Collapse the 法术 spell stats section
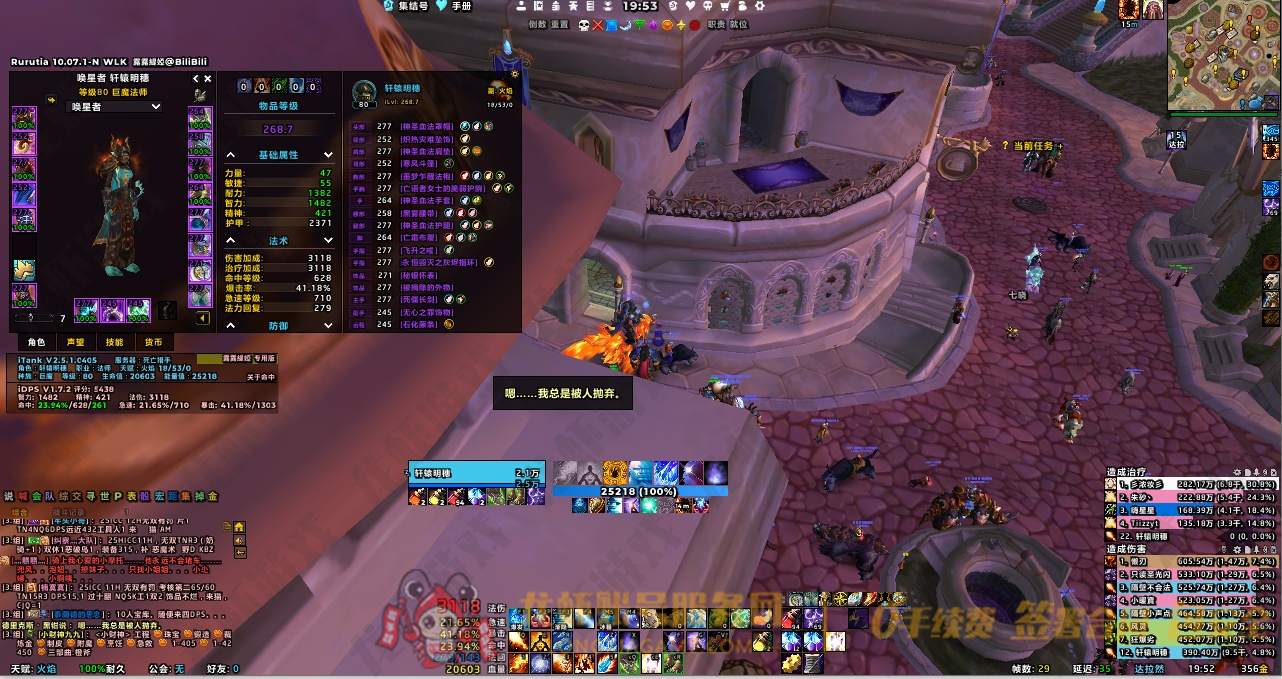The height and width of the screenshot is (679, 1282). coord(231,241)
